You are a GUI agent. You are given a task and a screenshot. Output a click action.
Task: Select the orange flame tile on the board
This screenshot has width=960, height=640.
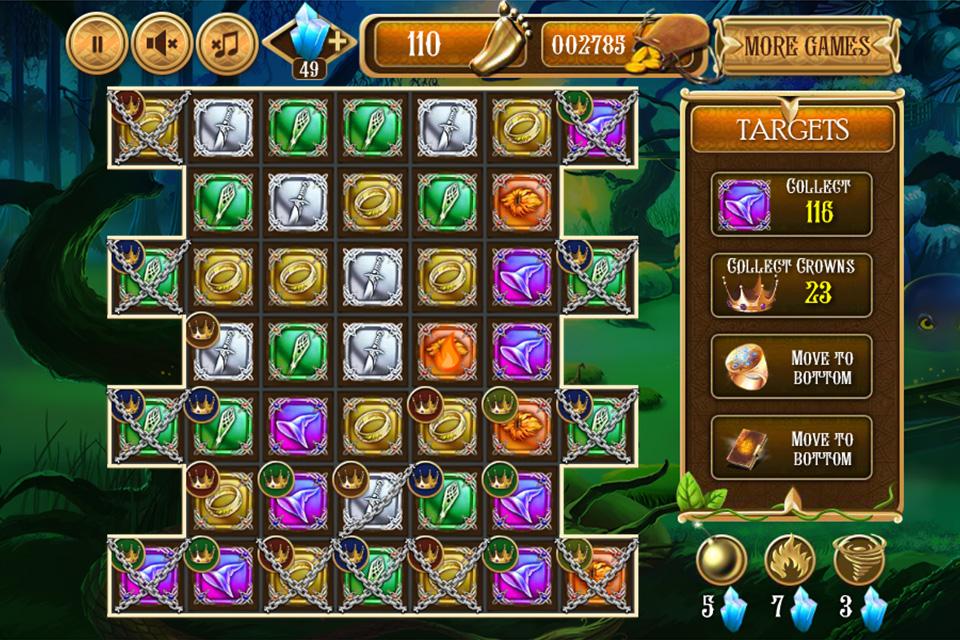coord(446,351)
